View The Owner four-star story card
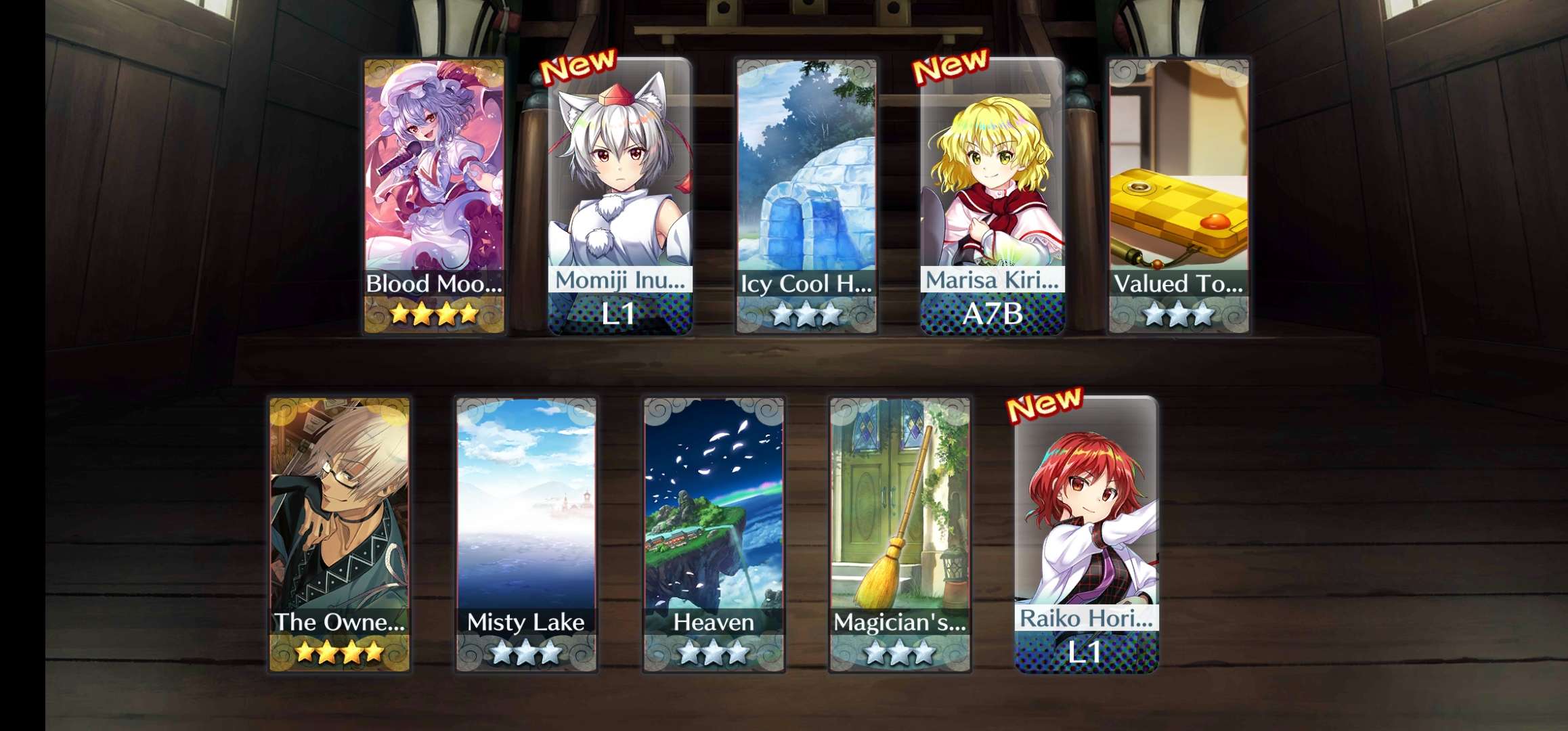 point(339,535)
